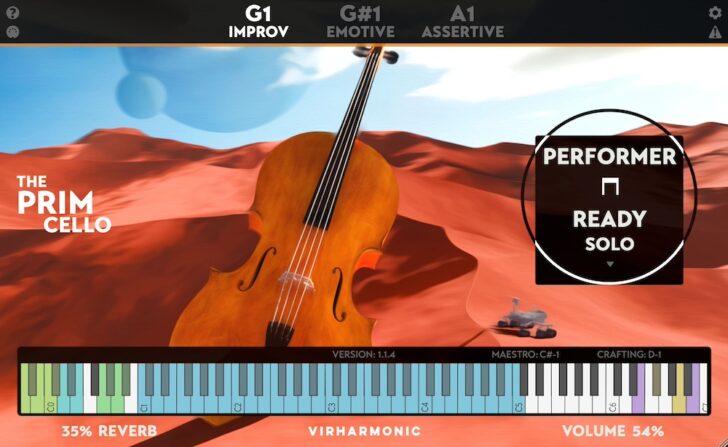Open the gear settings icon
Screen dimensions: 728x447
pos(714,13)
